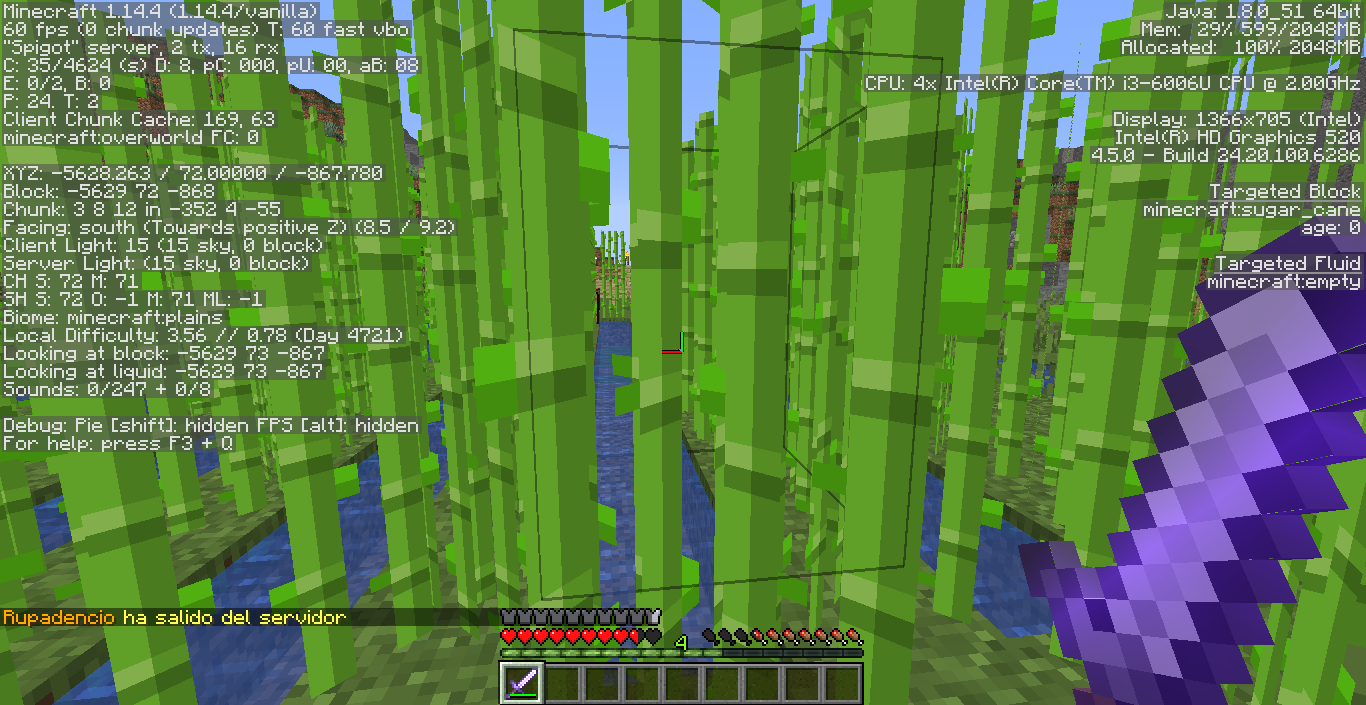This screenshot has width=1366, height=705.
Task: Select the enchanted sword hotbar slot
Action: pyautogui.click(x=521, y=684)
